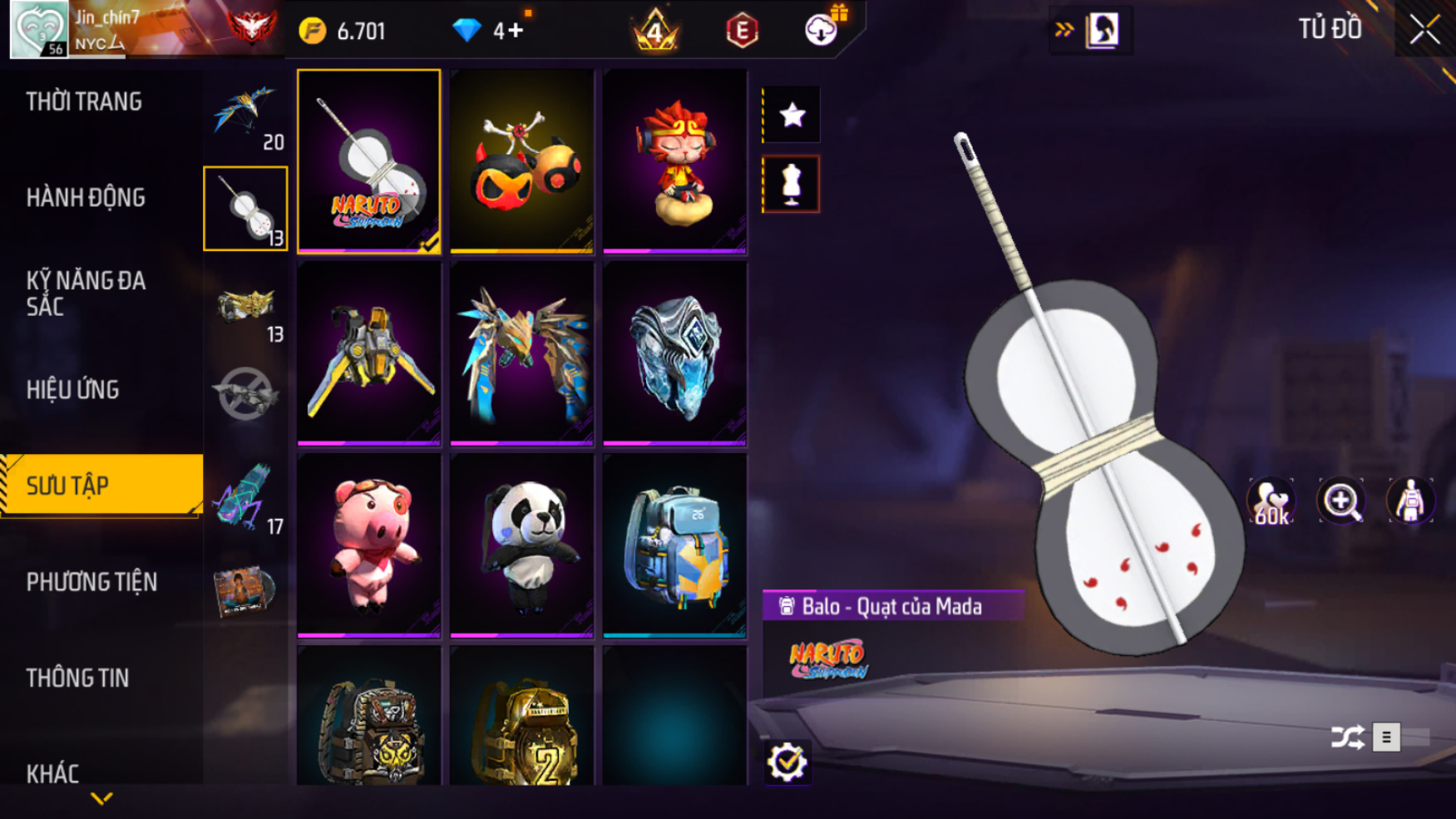Open the Thời Trang category

(x=84, y=101)
